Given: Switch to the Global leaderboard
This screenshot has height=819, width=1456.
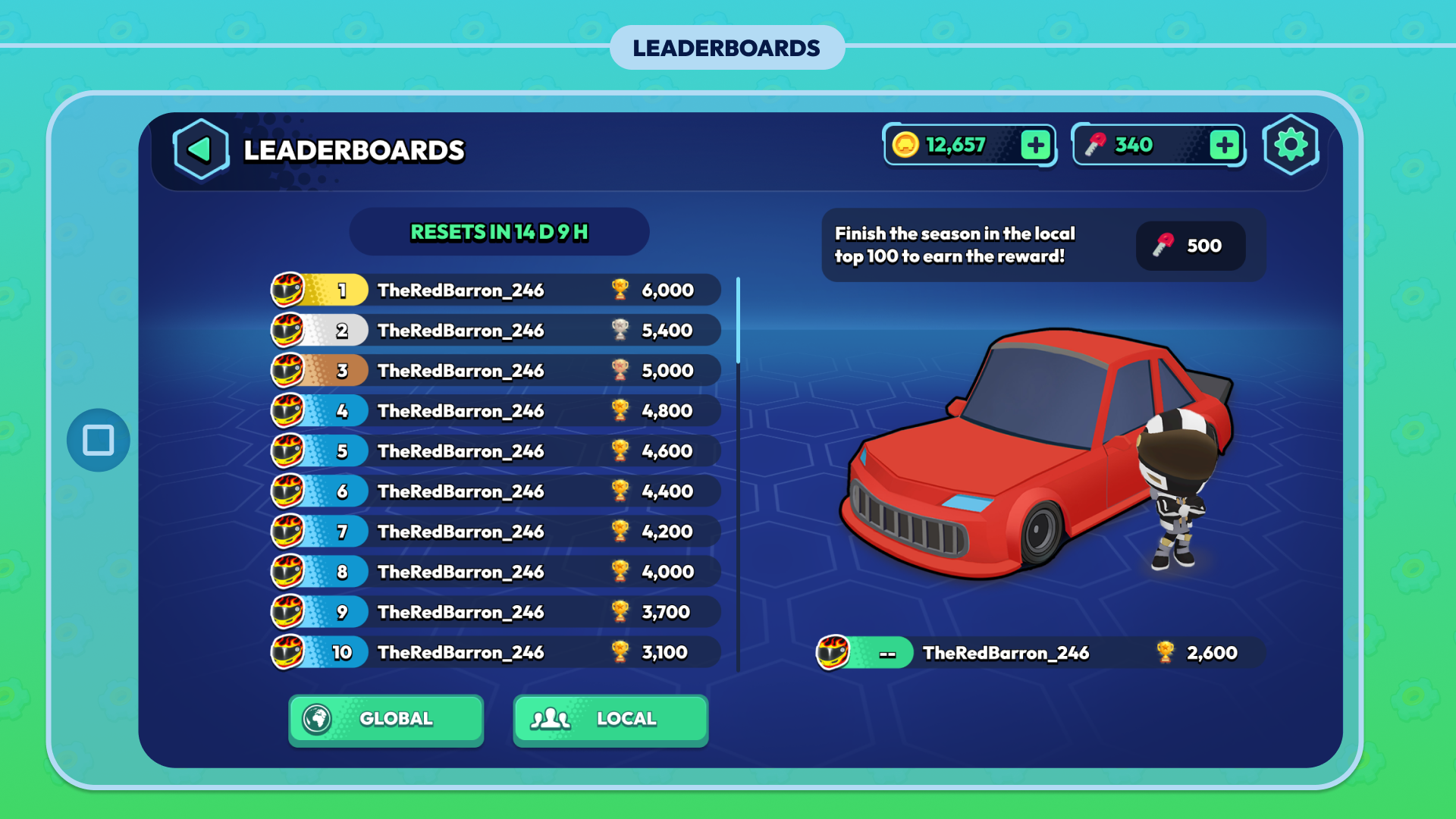Looking at the screenshot, I should coord(386,719).
